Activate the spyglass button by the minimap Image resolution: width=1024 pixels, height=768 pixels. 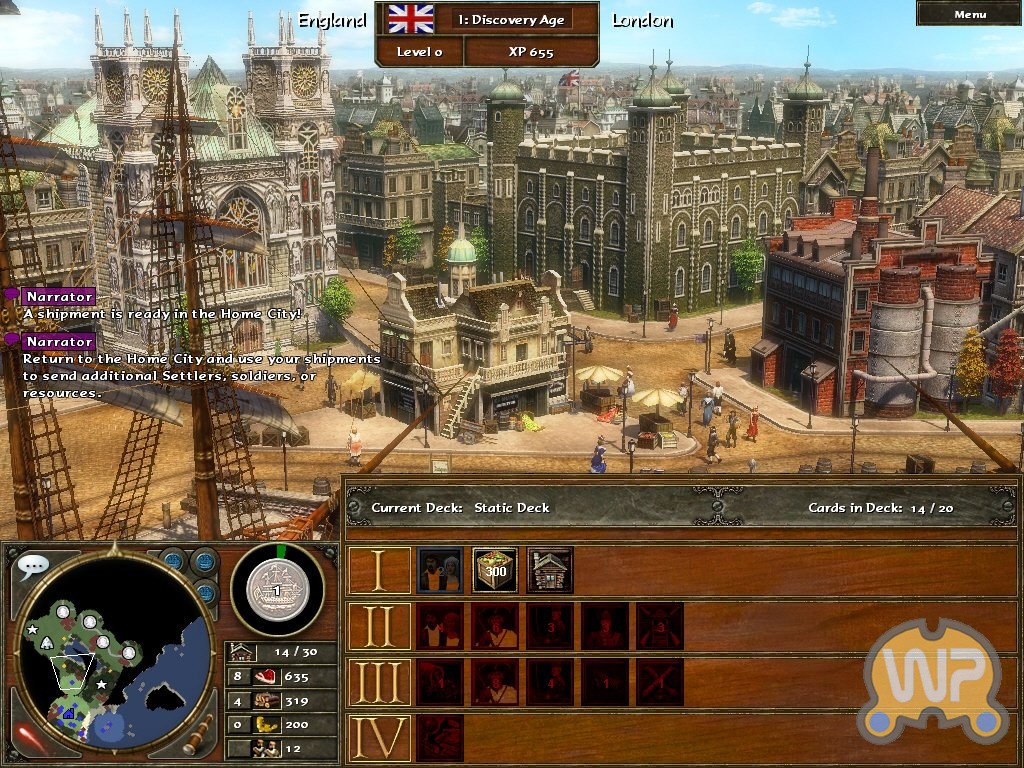[x=199, y=735]
